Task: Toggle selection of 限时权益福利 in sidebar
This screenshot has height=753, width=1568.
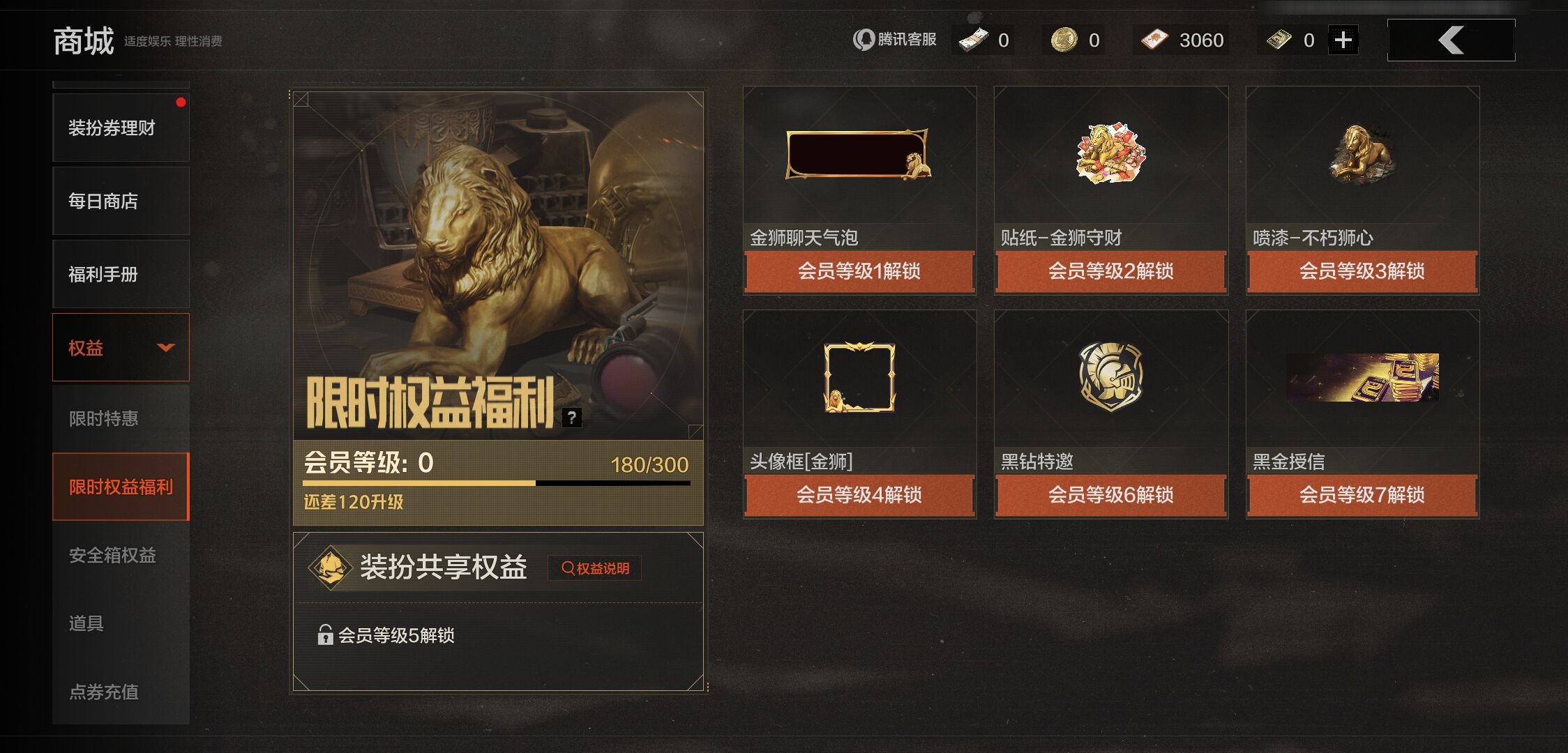Action: point(121,486)
